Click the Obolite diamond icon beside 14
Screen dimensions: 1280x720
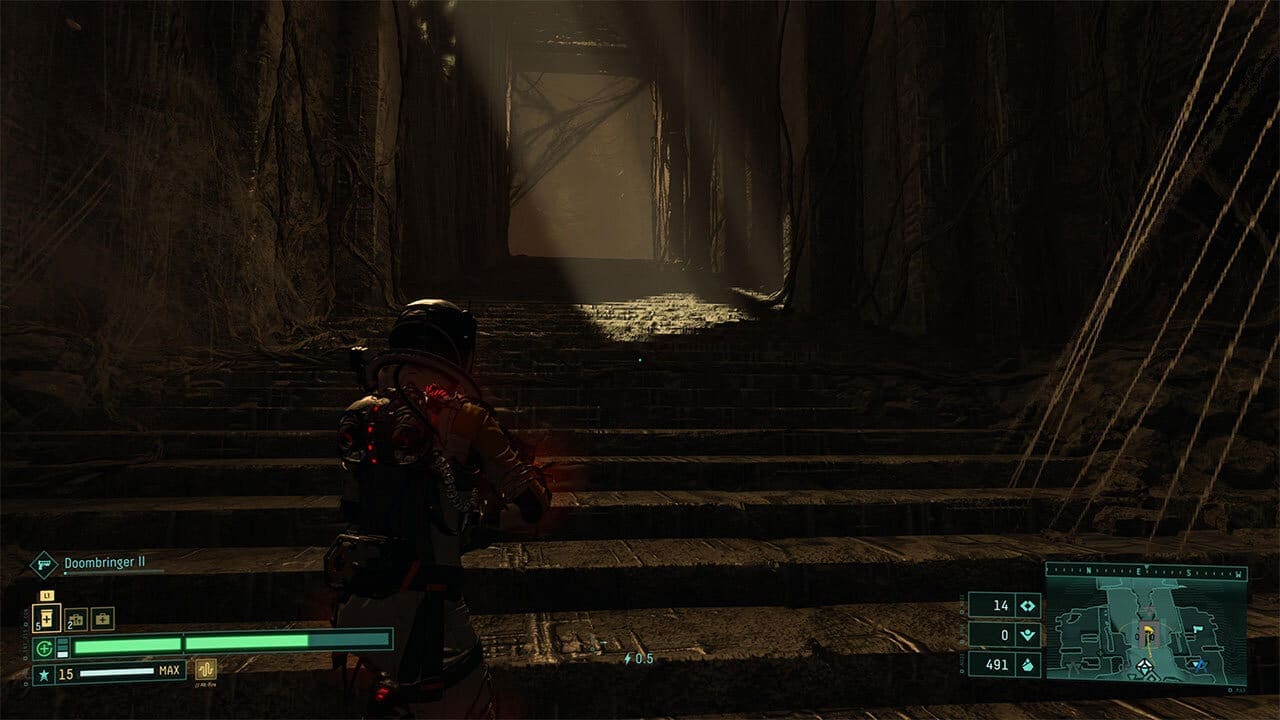coord(1027,605)
